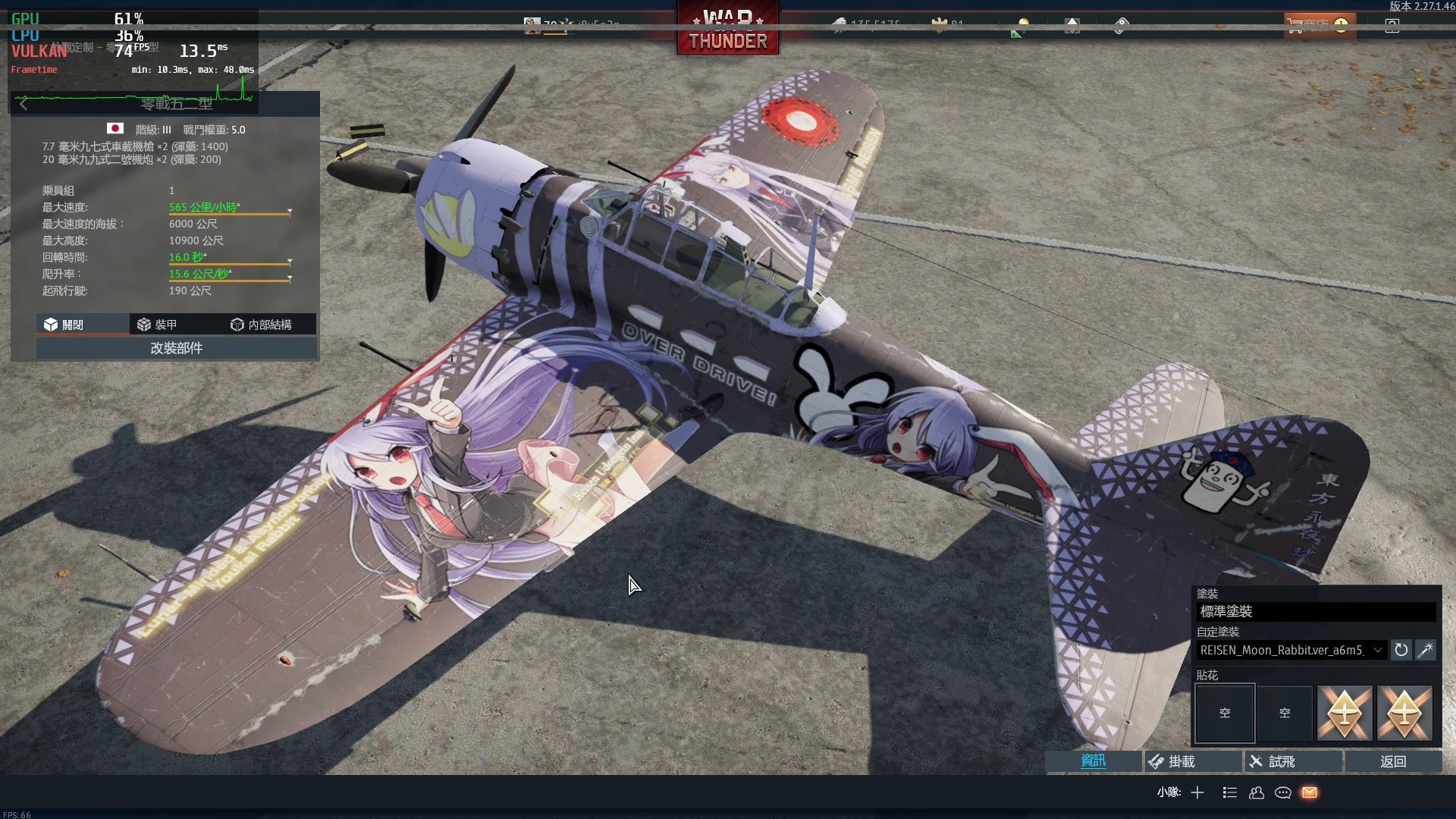Open the 改裝部件 modifications panel

176,348
